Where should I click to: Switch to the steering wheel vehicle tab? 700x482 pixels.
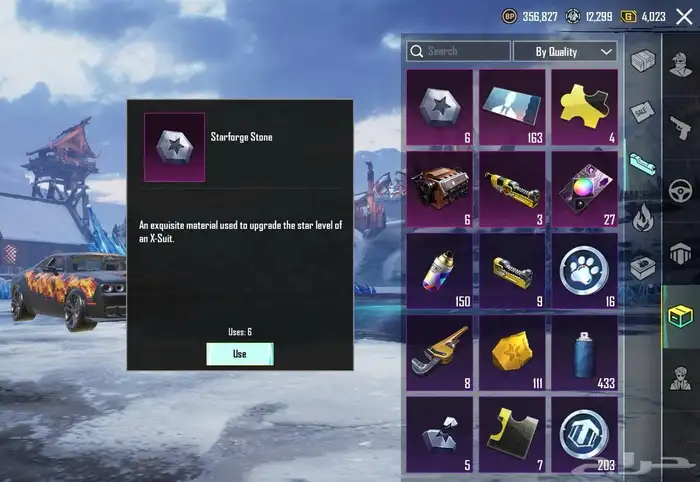682,190
